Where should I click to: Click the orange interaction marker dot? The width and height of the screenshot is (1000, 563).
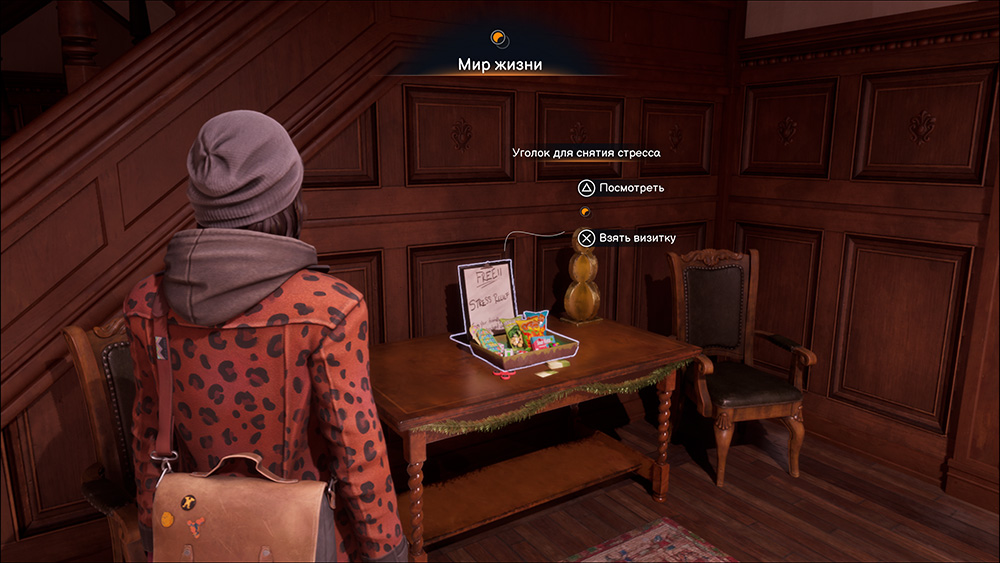(x=585, y=212)
